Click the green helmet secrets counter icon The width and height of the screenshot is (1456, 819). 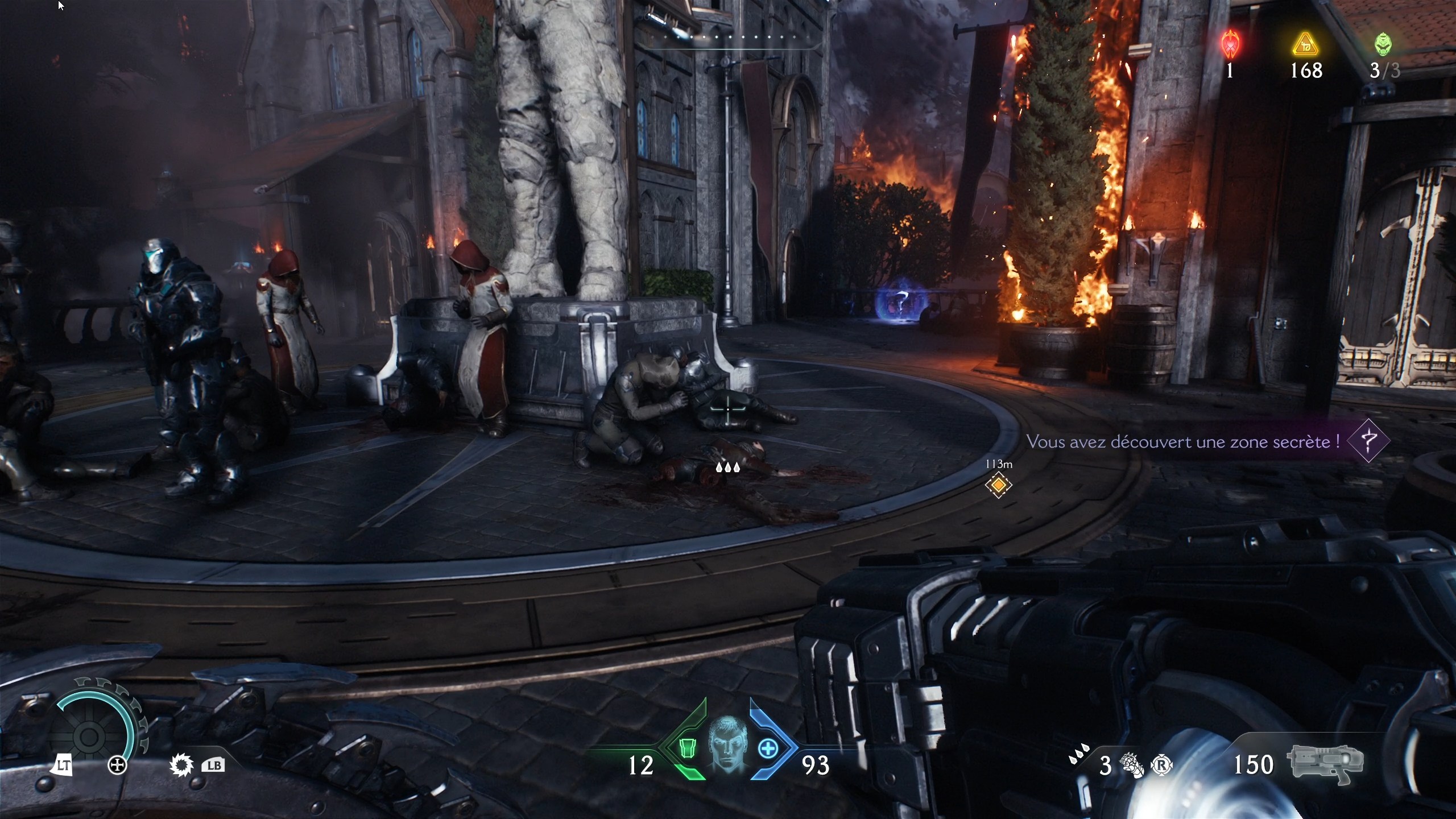1383,44
